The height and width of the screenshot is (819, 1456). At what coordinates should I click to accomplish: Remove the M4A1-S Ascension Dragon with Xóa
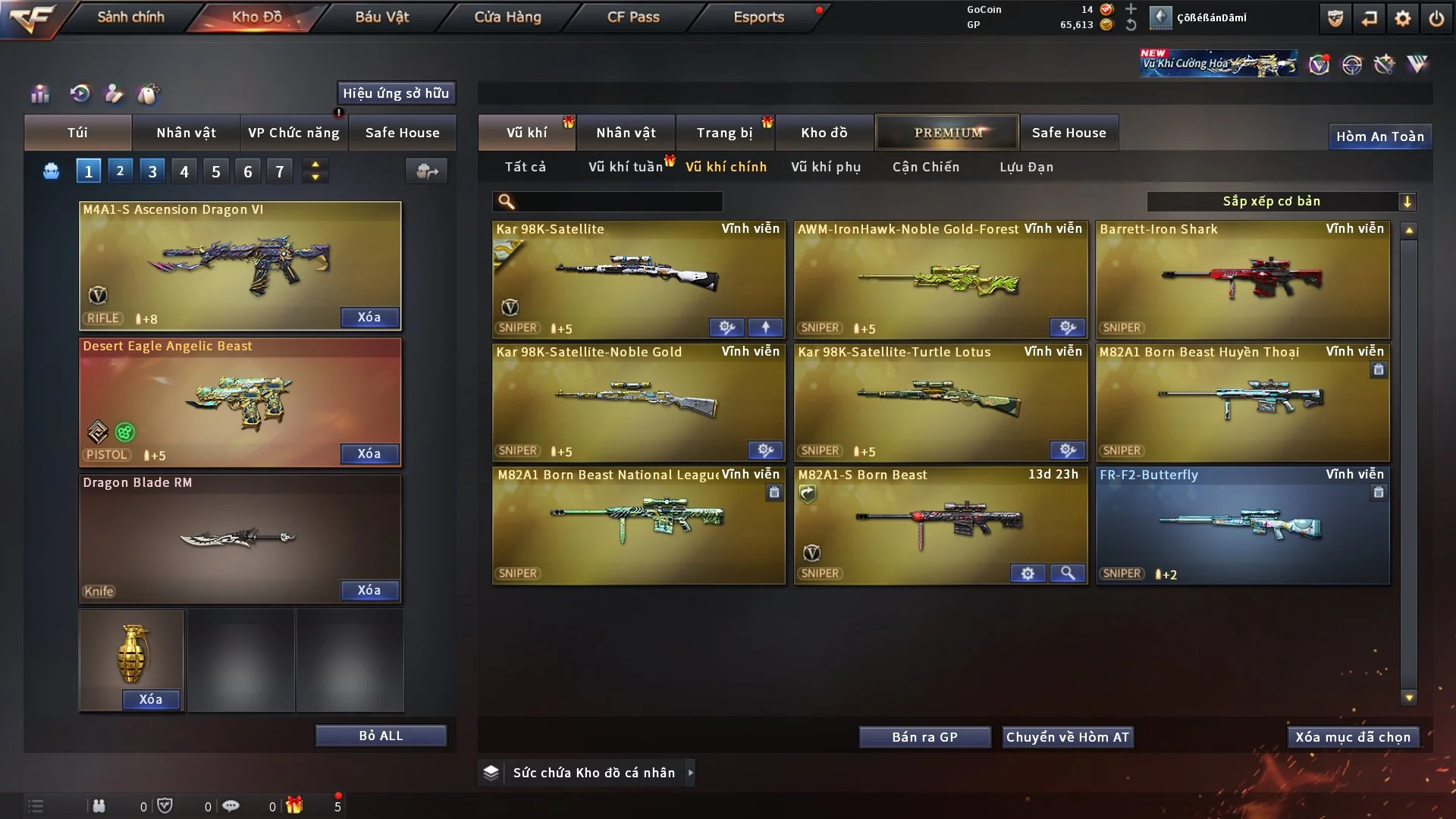click(x=369, y=317)
